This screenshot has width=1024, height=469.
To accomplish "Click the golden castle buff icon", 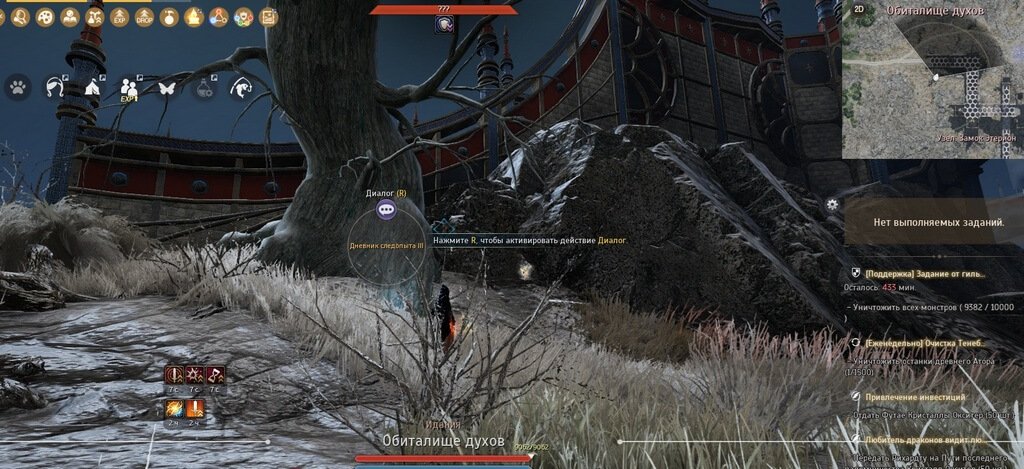I will click(194, 17).
